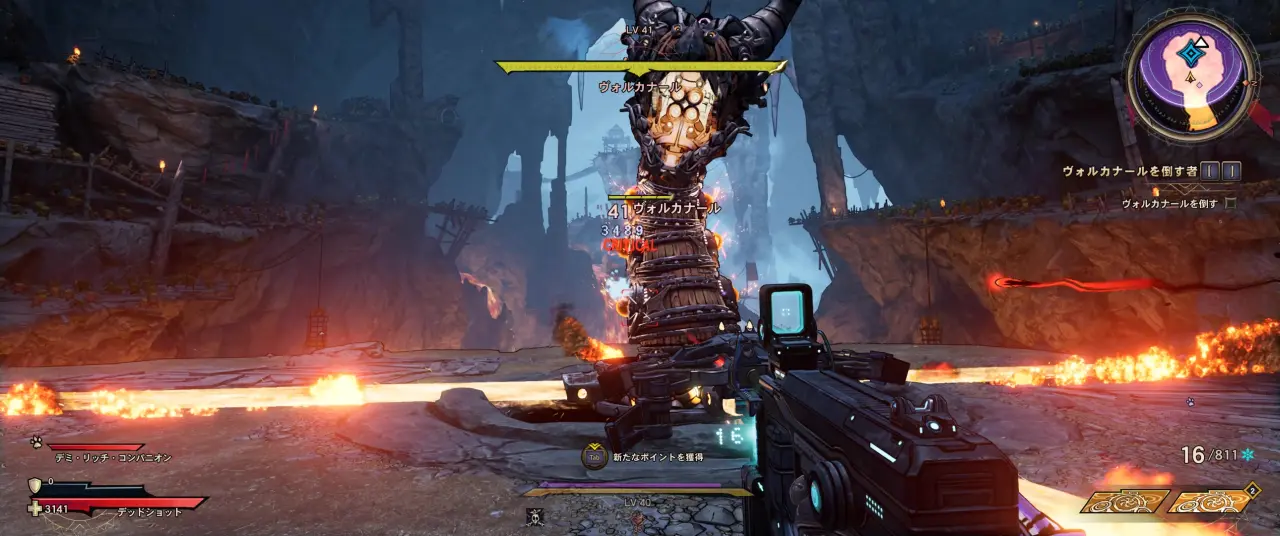Image resolution: width=1280 pixels, height=536 pixels.
Task: Click the cross health icon
Action: [x=35, y=508]
